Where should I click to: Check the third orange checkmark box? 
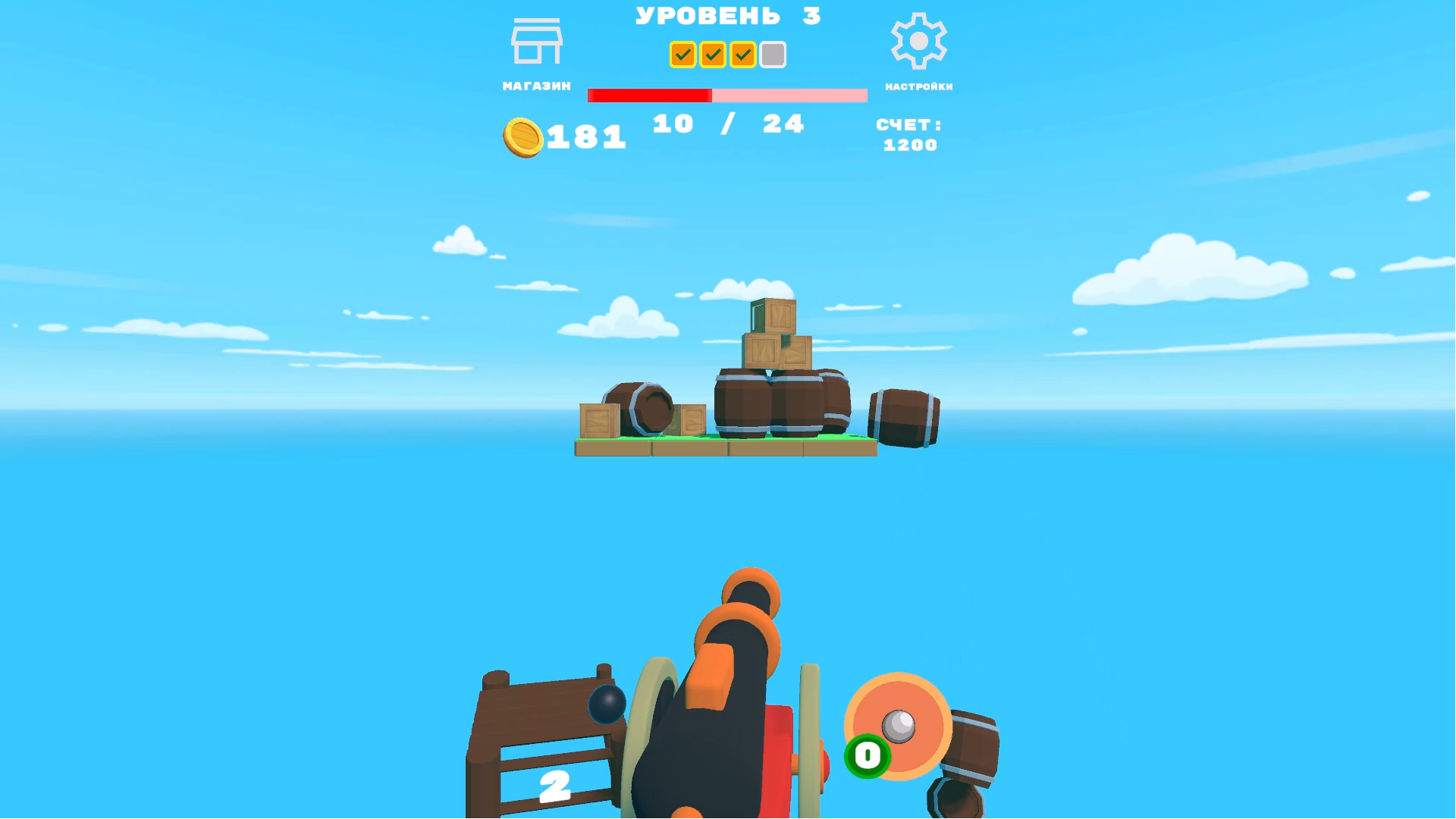tap(742, 54)
